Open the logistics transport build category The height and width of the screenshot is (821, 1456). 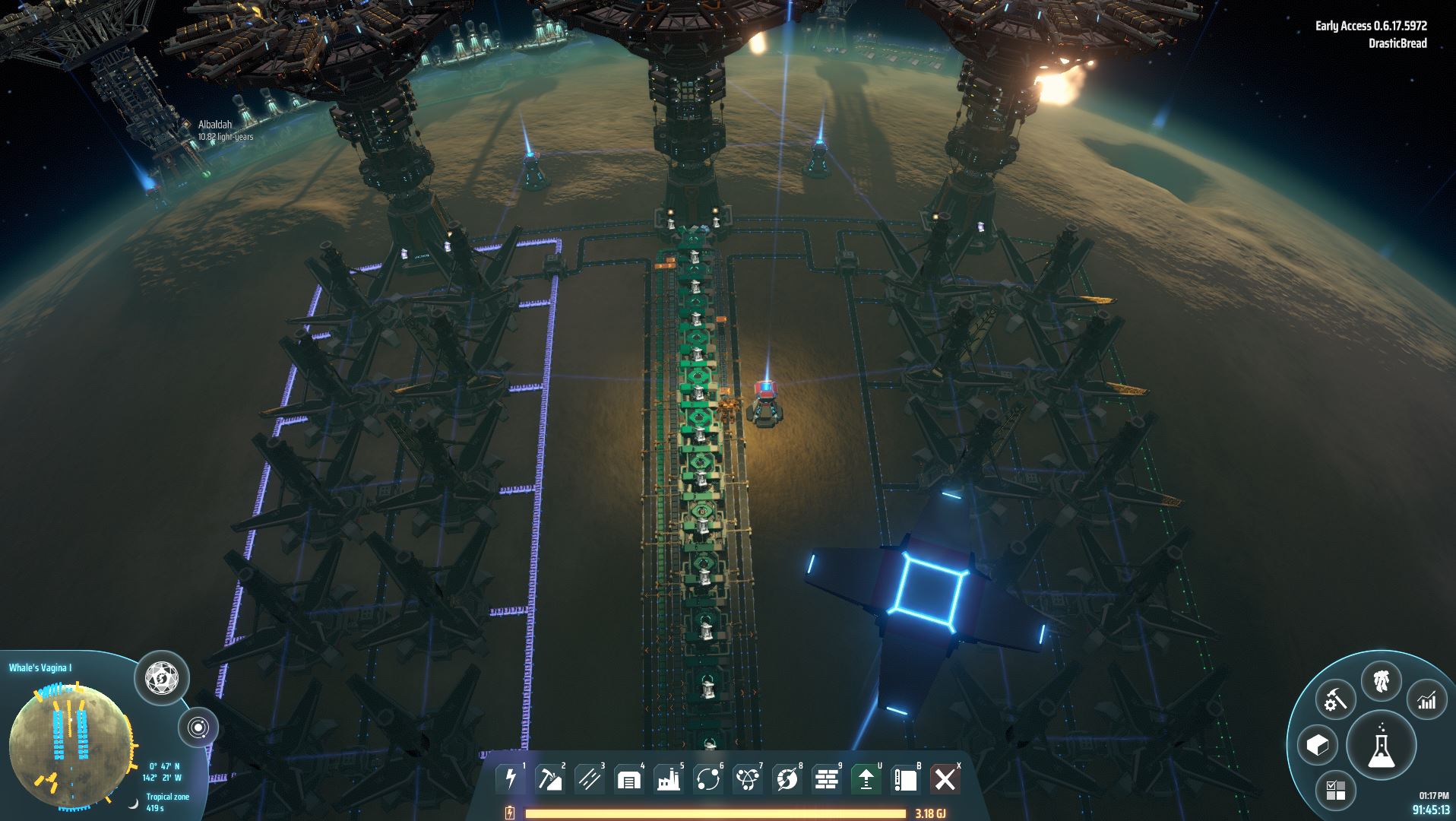click(707, 779)
